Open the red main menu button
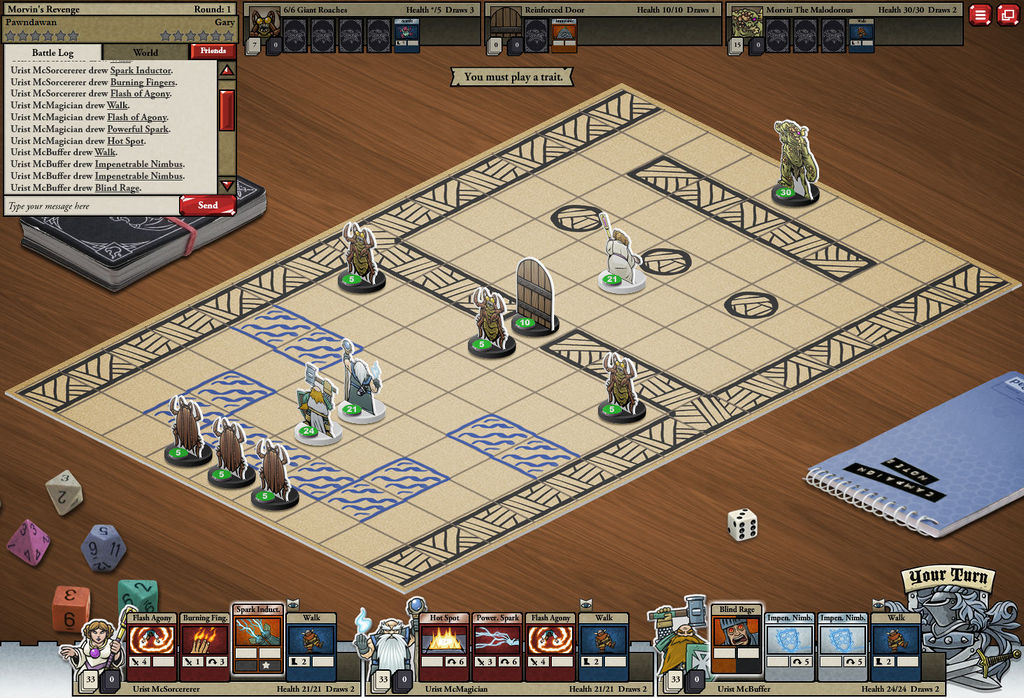The height and width of the screenshot is (698, 1024). pos(980,15)
